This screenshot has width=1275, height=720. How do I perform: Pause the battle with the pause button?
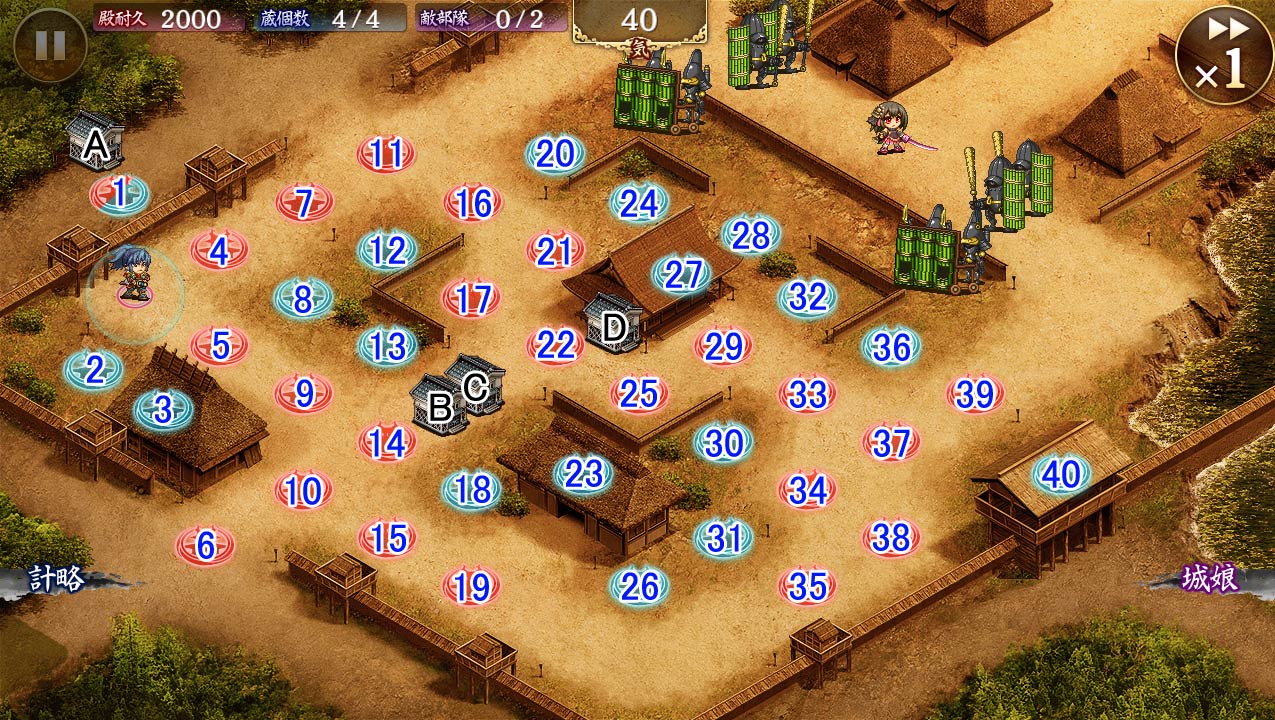tap(50, 45)
